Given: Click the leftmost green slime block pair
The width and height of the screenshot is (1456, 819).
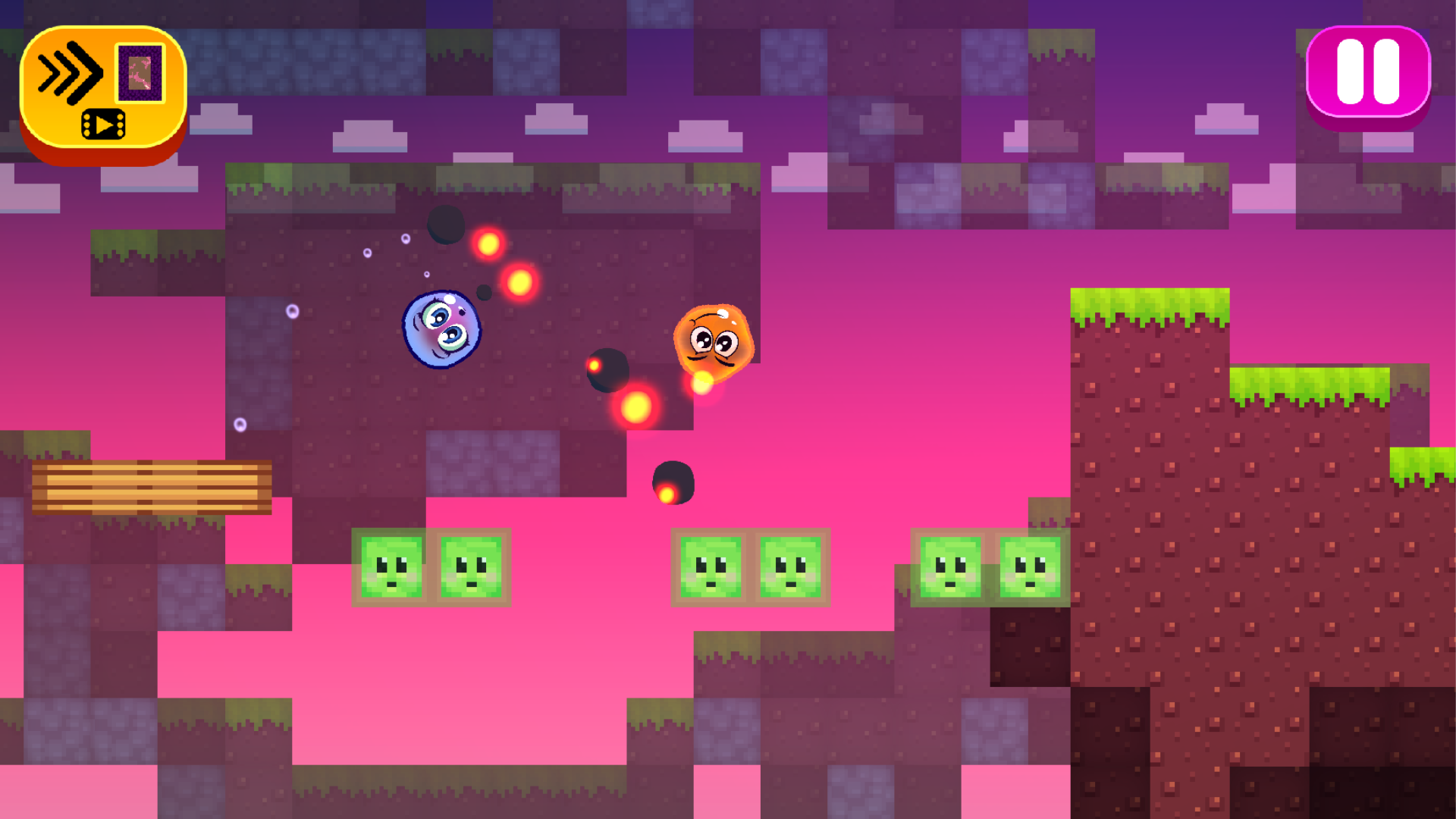Looking at the screenshot, I should tap(432, 568).
